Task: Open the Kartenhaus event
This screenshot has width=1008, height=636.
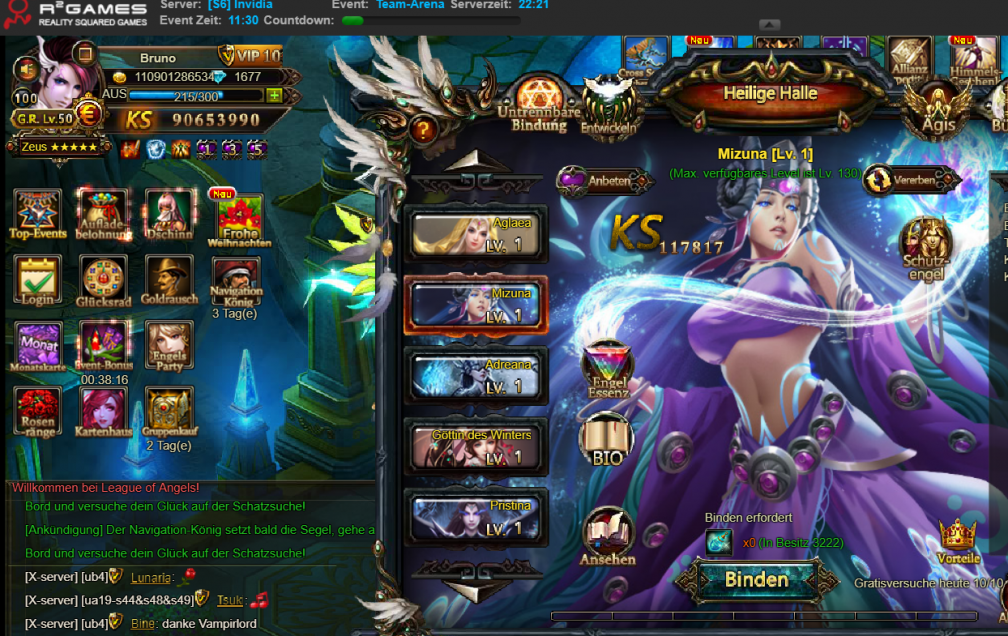Action: [103, 411]
